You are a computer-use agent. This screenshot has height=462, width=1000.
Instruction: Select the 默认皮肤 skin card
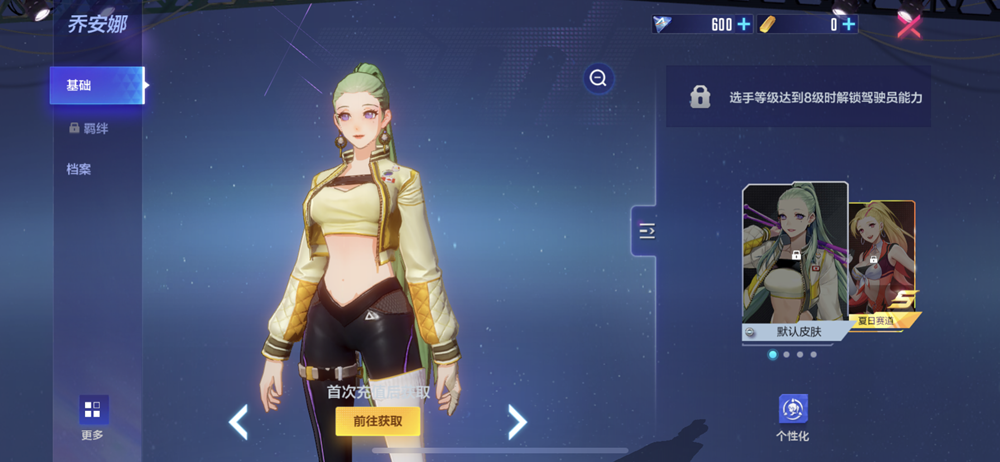tap(795, 262)
